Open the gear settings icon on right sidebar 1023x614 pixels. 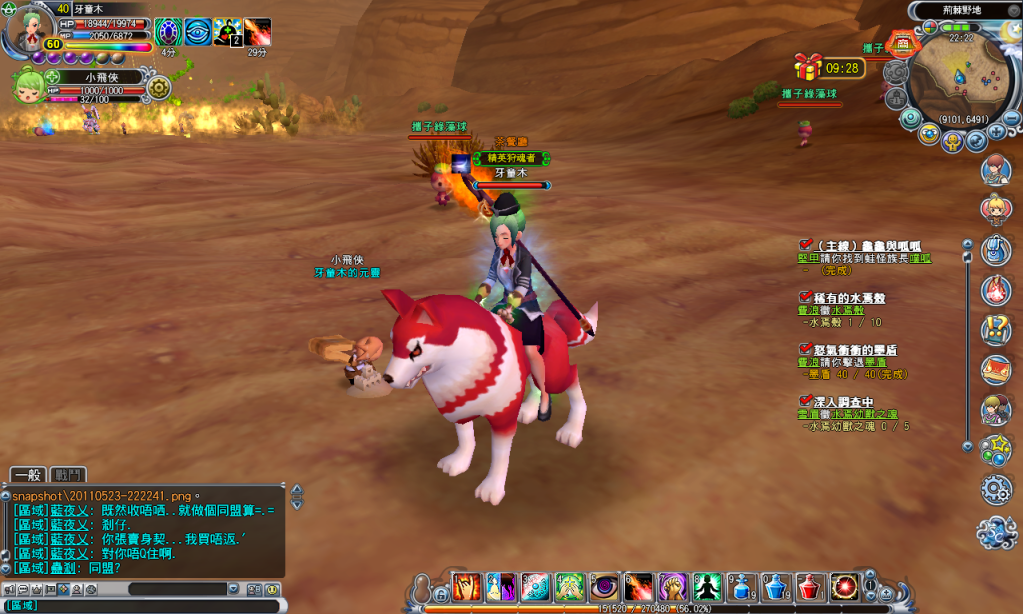[x=996, y=489]
